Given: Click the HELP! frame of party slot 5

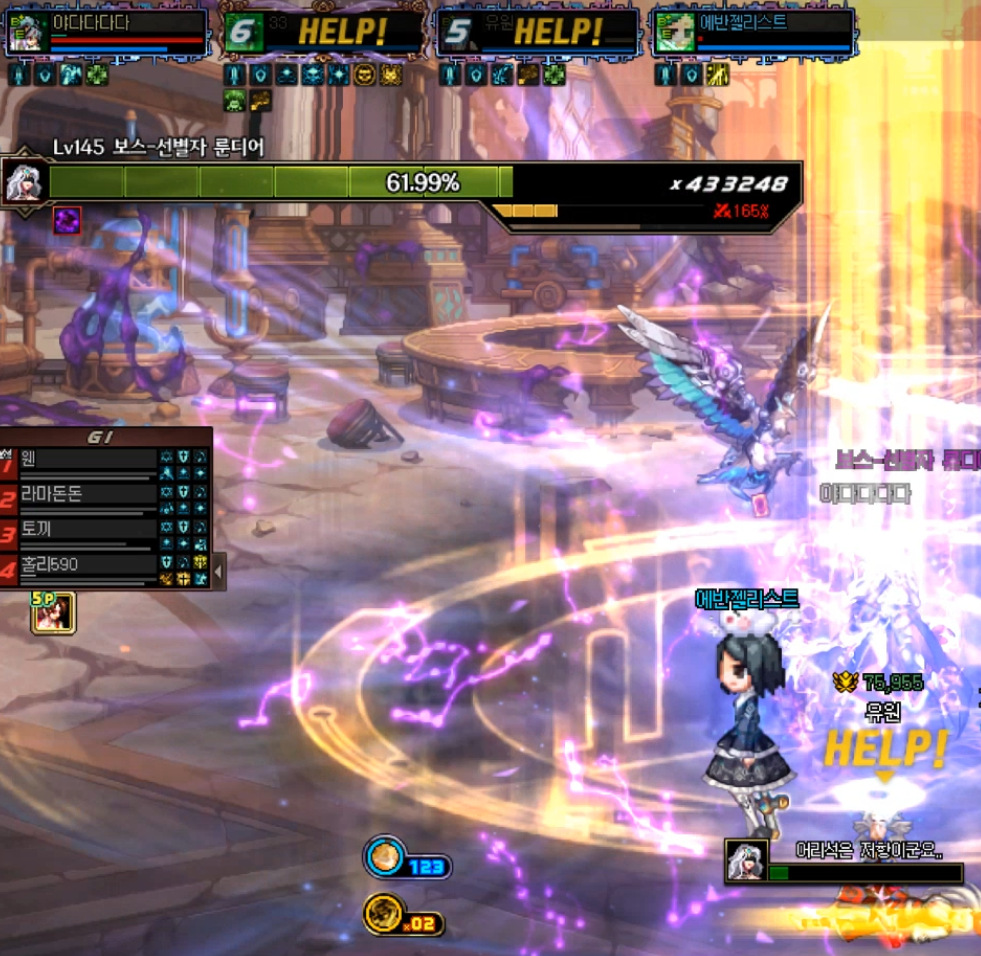Looking at the screenshot, I should (538, 33).
